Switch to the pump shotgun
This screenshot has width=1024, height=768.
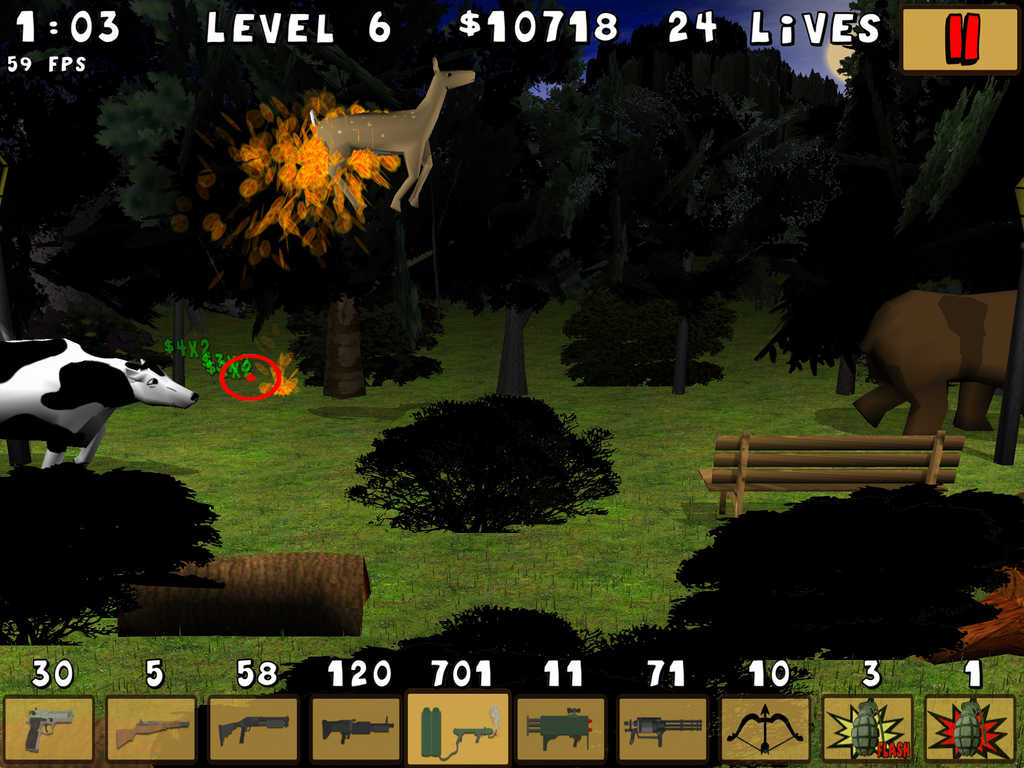pyautogui.click(x=254, y=729)
